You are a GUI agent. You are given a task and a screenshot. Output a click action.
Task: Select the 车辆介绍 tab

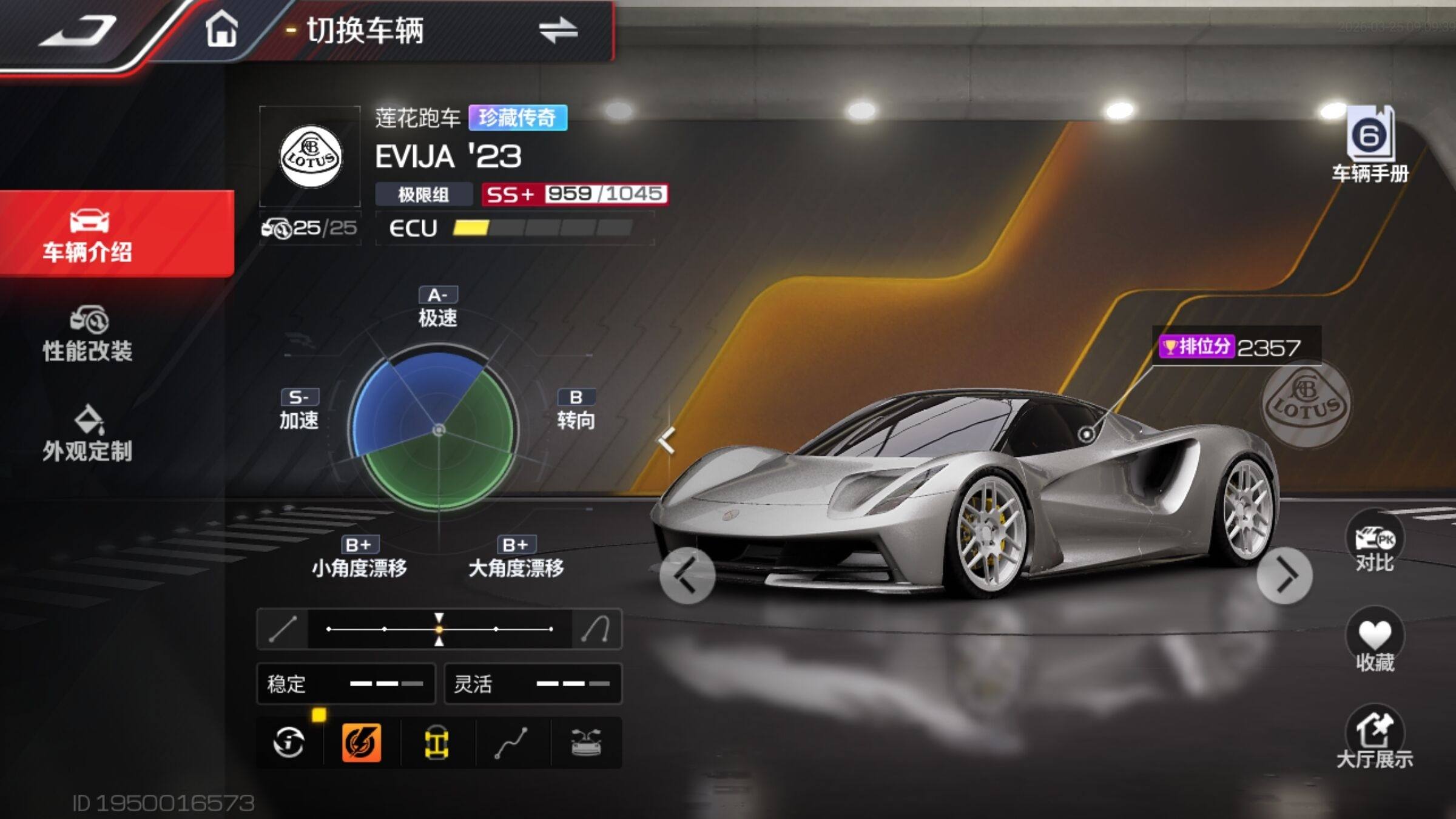point(88,235)
